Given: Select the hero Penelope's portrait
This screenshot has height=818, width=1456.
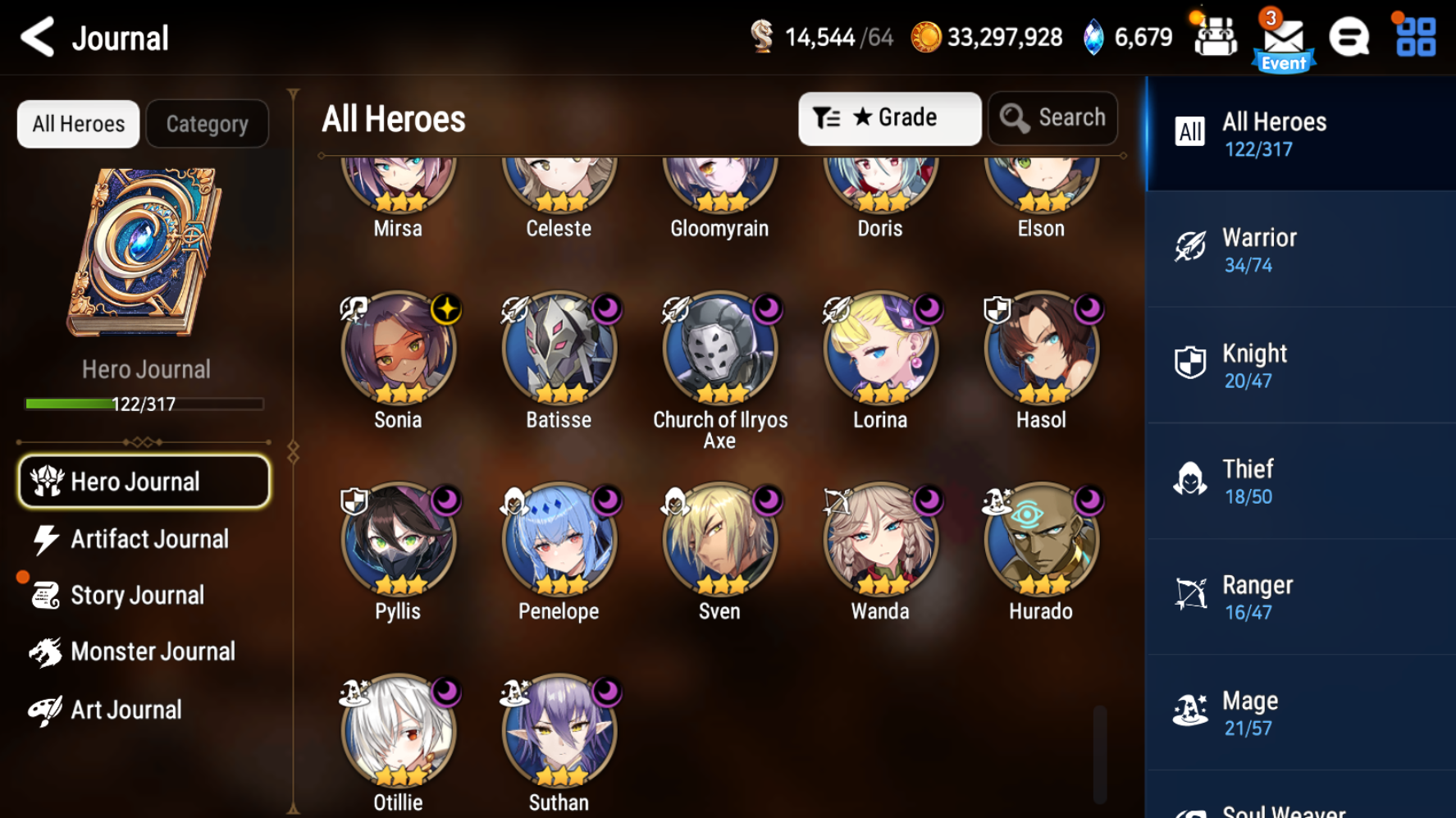Looking at the screenshot, I should [x=558, y=537].
